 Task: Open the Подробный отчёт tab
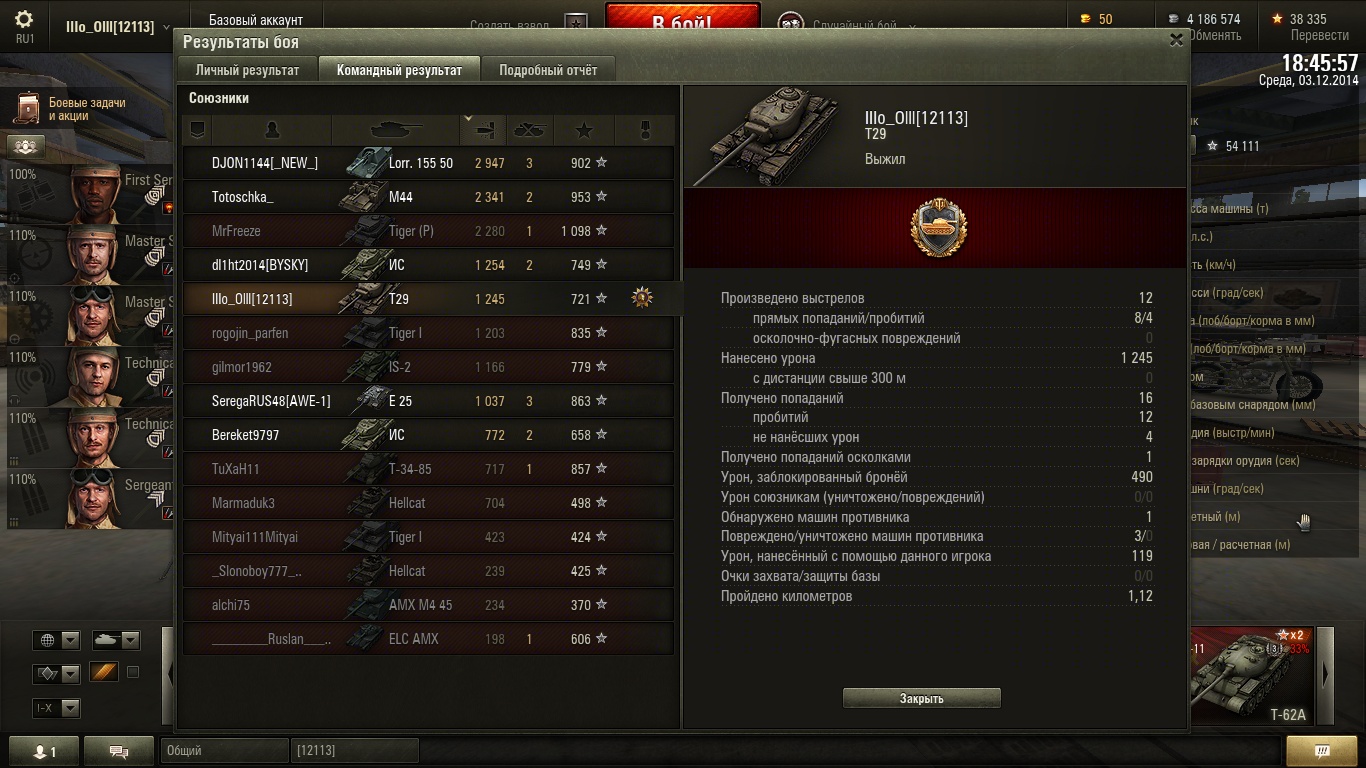(547, 70)
